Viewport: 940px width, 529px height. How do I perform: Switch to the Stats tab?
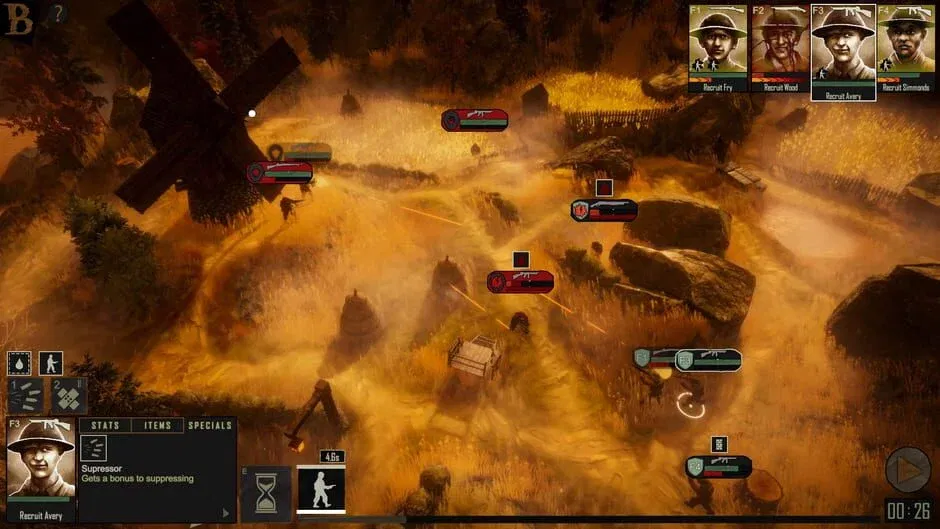[x=105, y=426]
